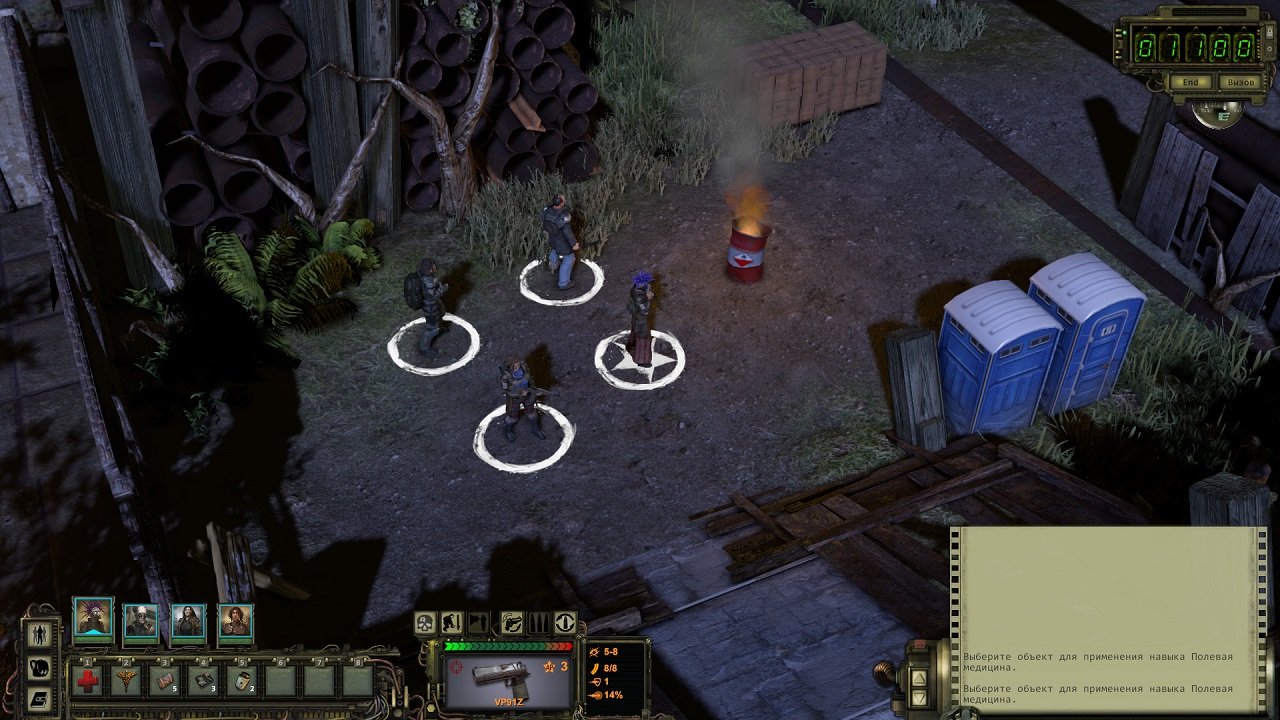Use the item with quantity 5 in slot 3
1280x720 pixels.
[166, 679]
